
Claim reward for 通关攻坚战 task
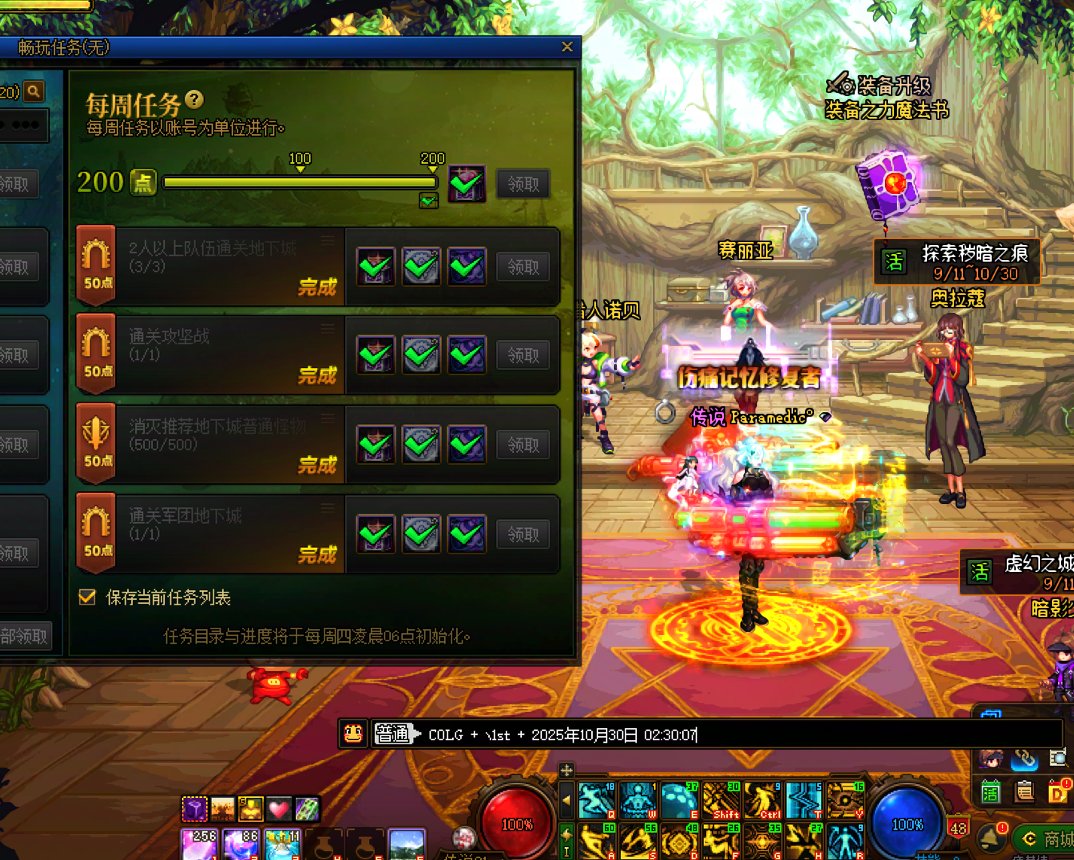click(x=523, y=355)
